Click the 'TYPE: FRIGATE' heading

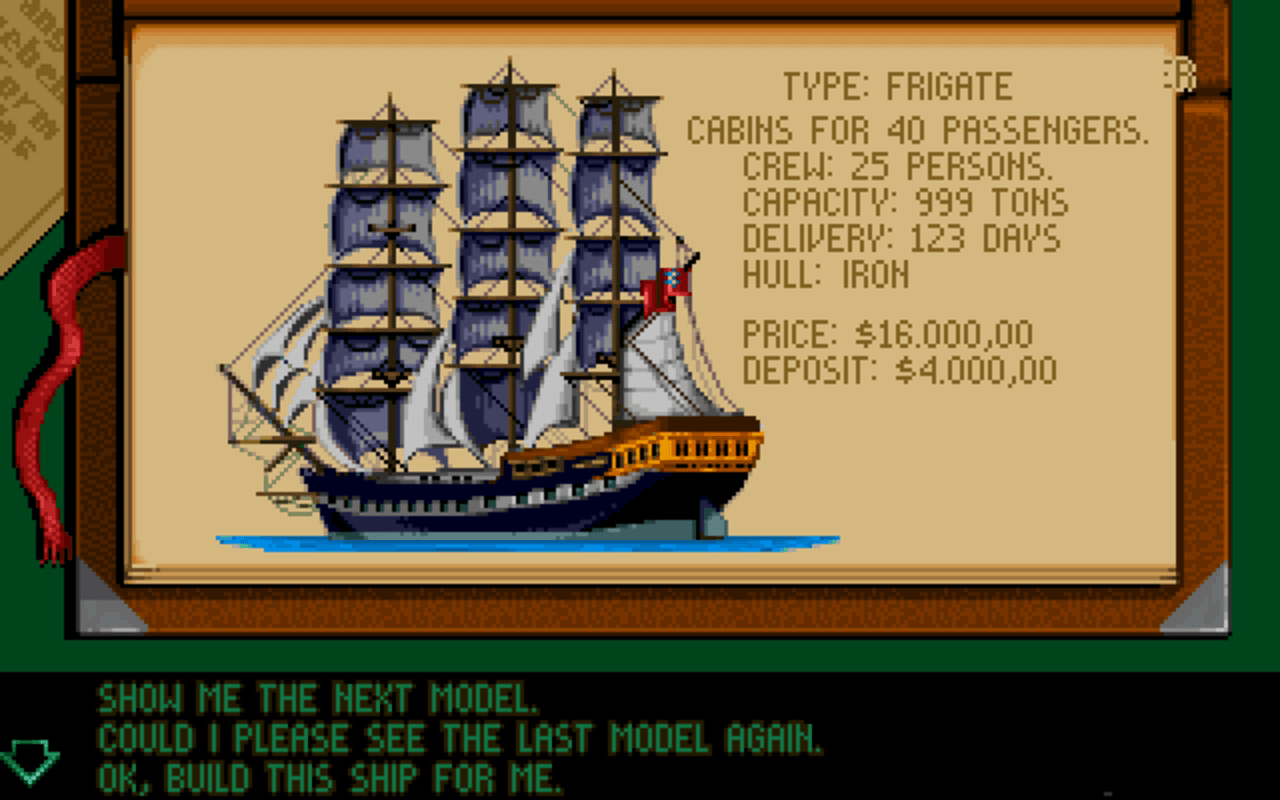tap(897, 86)
